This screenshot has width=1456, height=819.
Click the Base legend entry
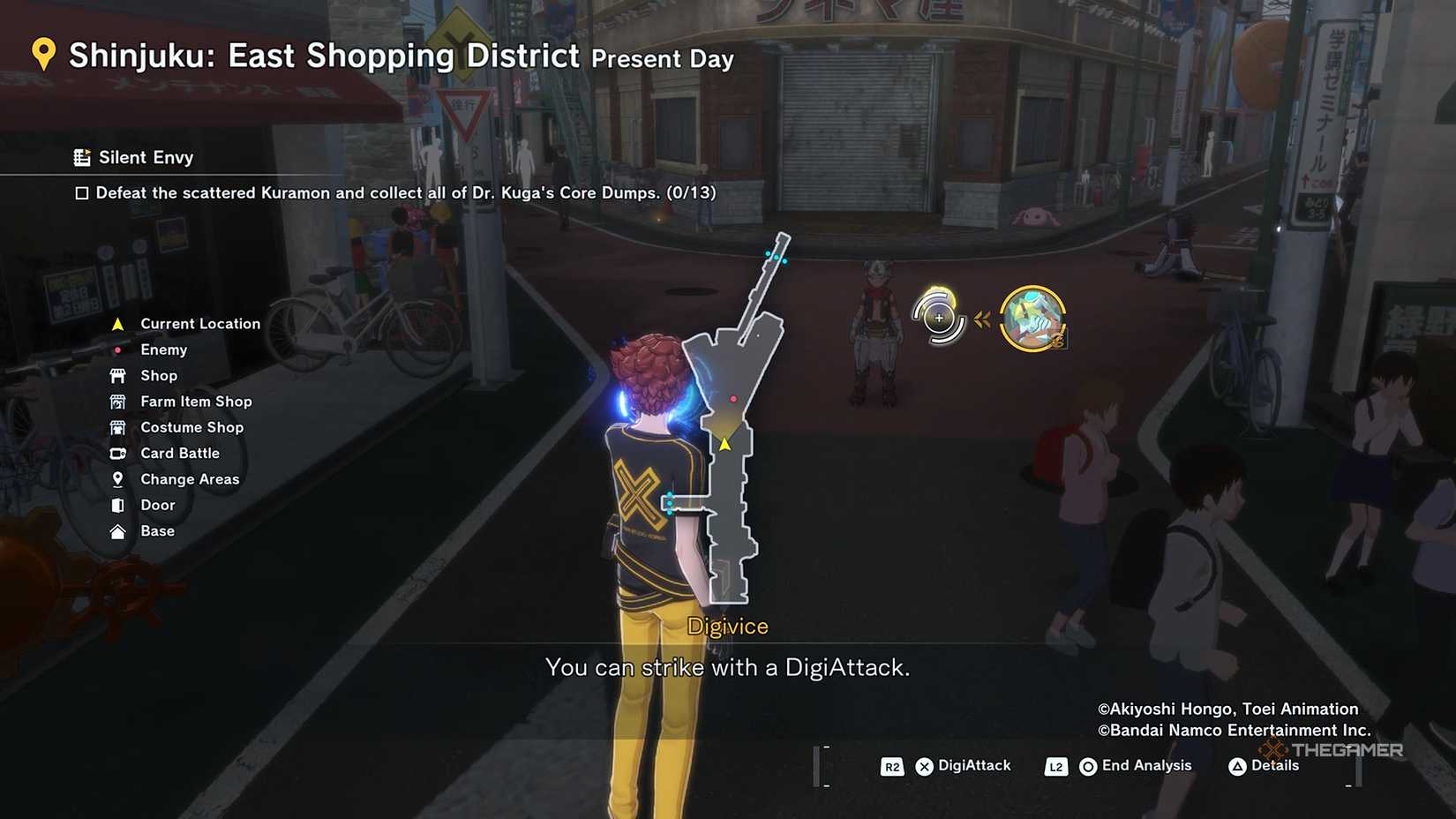click(157, 531)
